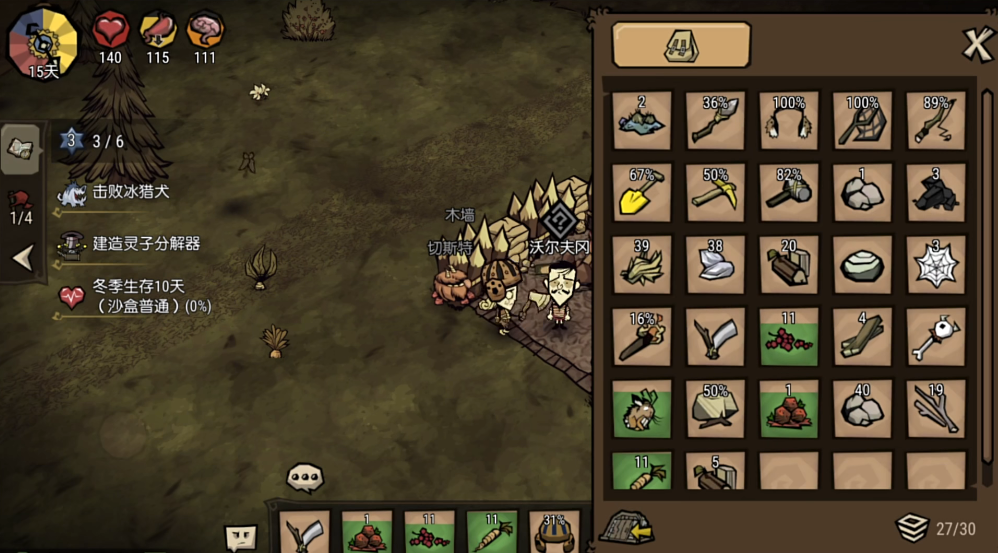Select the torch at 16% durability
This screenshot has width=998, height=553.
point(642,336)
